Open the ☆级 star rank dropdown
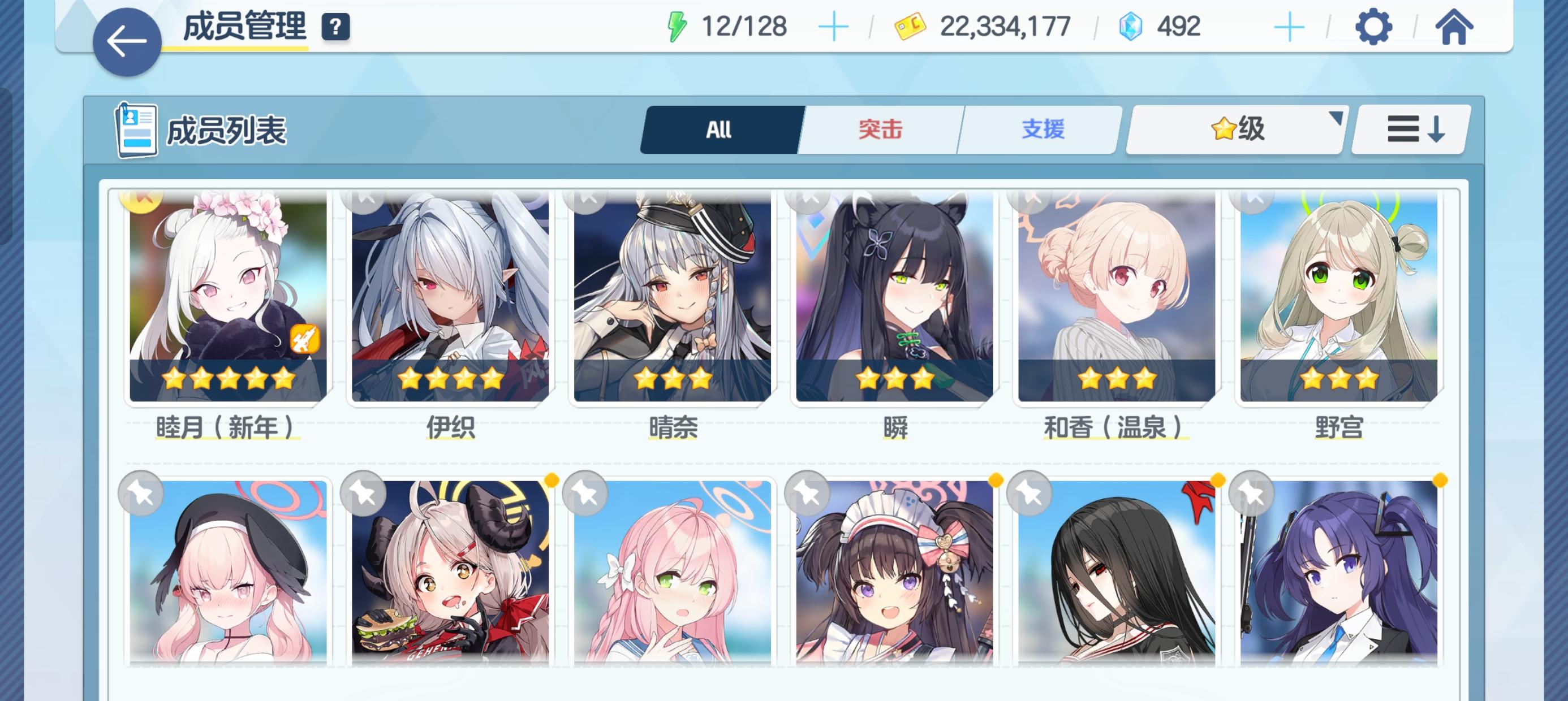Image resolution: width=1568 pixels, height=701 pixels. tap(1235, 129)
